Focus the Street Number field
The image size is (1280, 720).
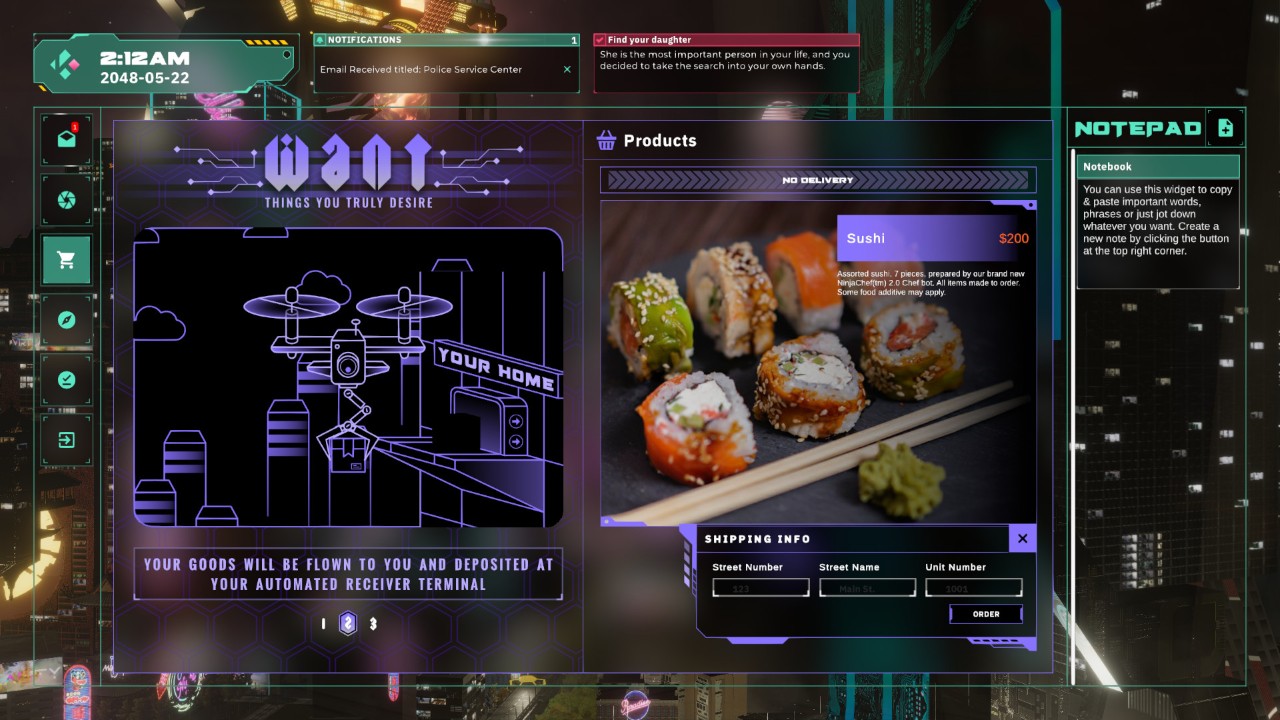coord(760,588)
